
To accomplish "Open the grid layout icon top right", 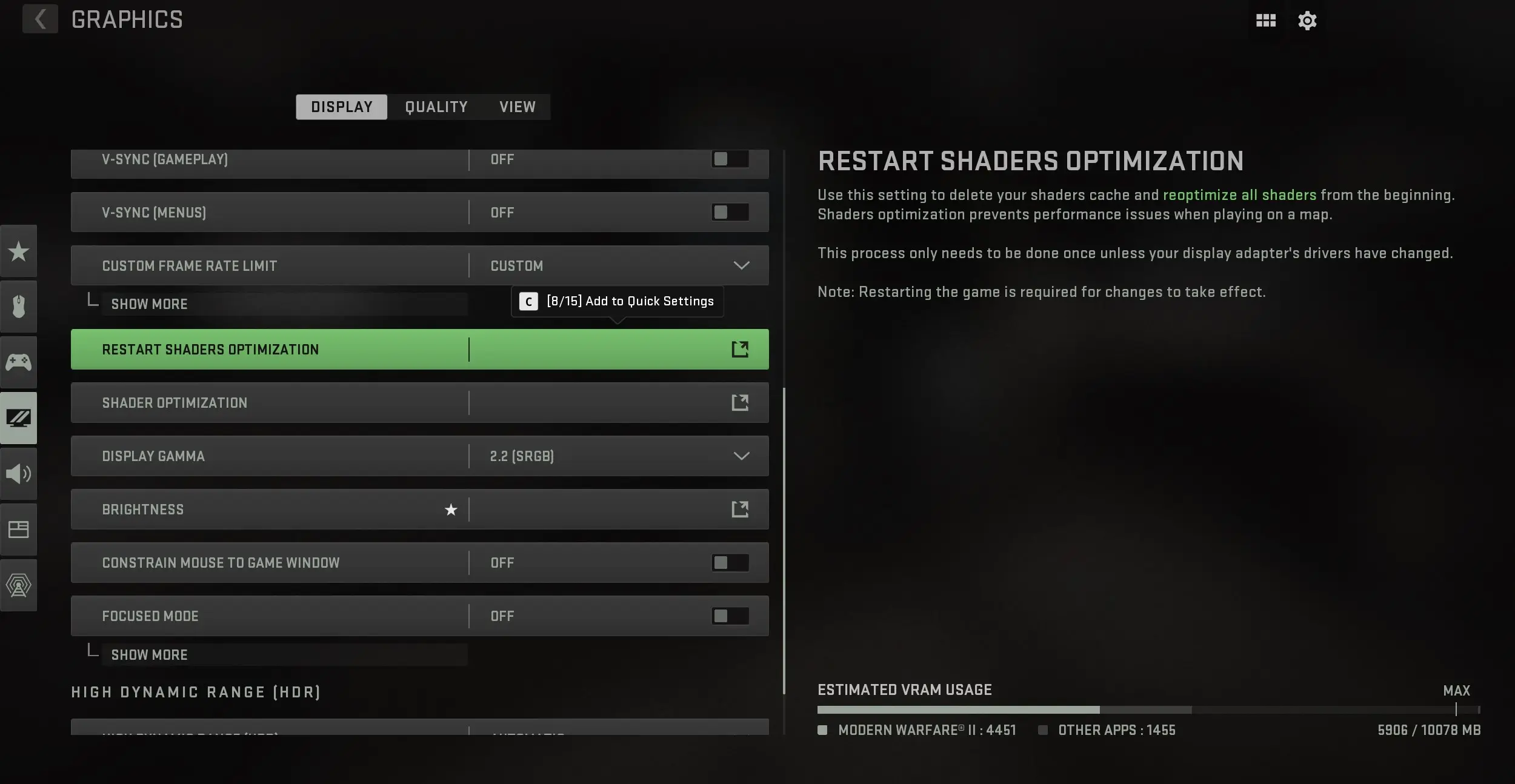I will pyautogui.click(x=1265, y=20).
